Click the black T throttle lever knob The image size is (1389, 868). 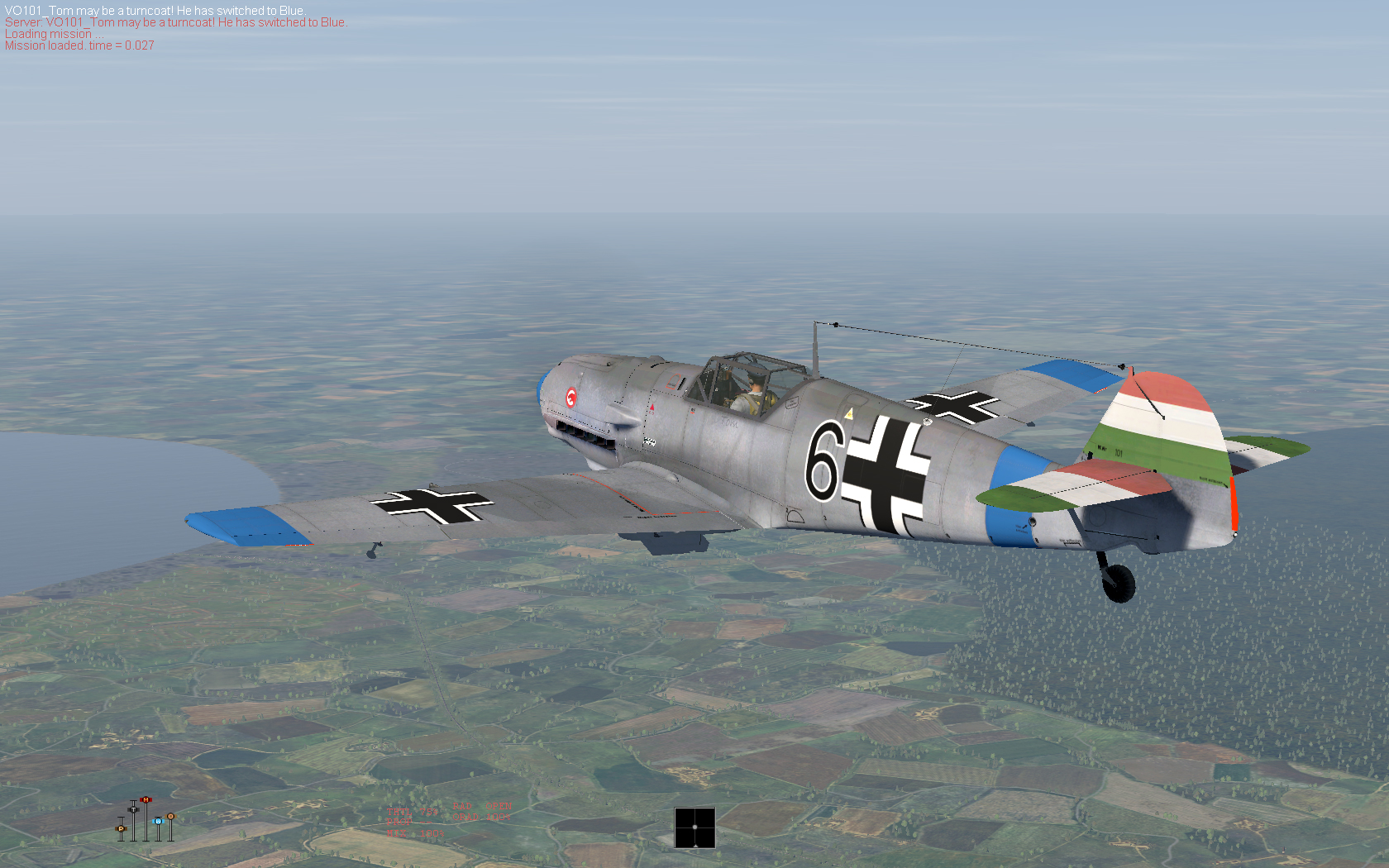click(133, 808)
